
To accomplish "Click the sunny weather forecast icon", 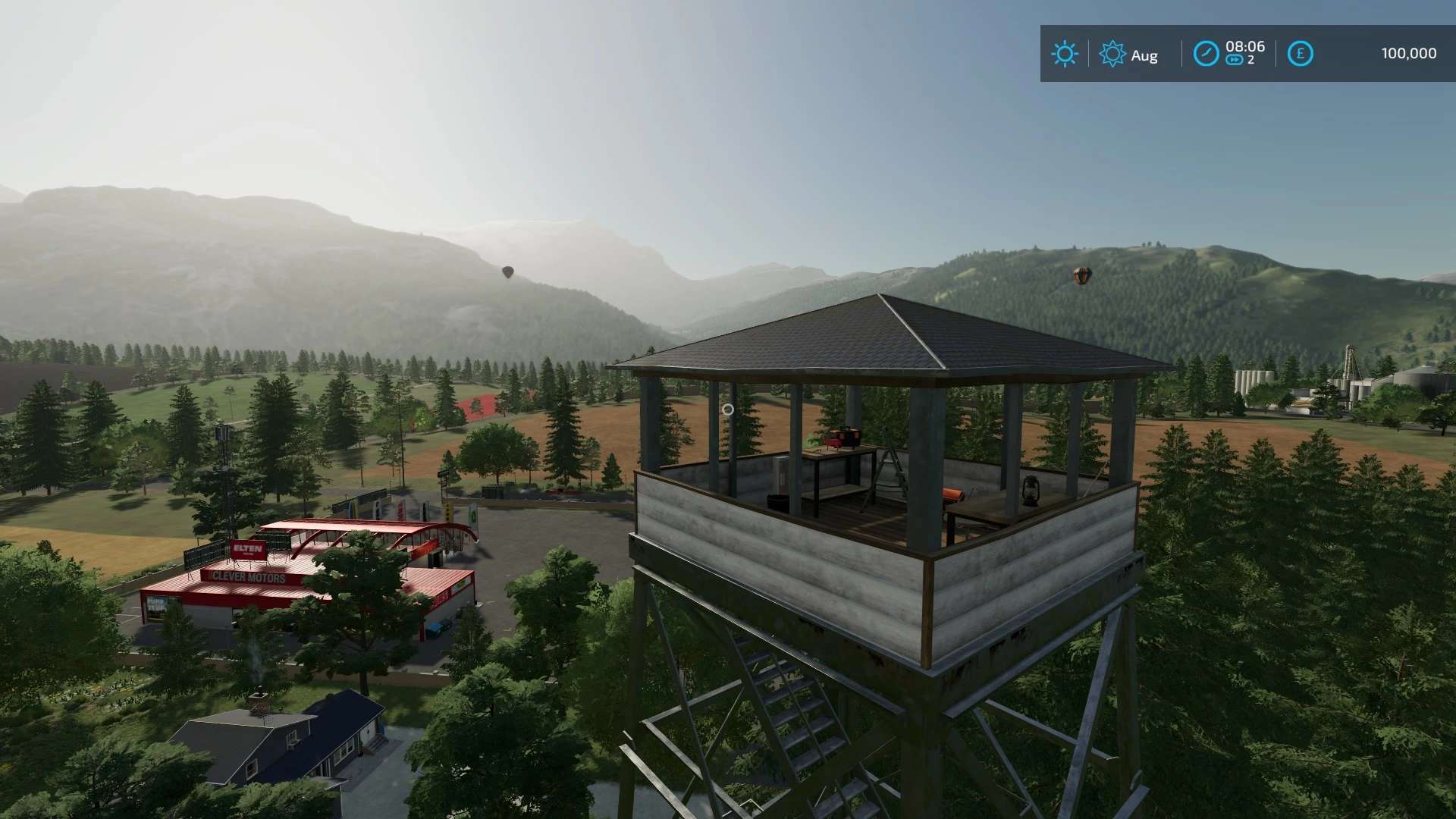I will pos(1064,54).
